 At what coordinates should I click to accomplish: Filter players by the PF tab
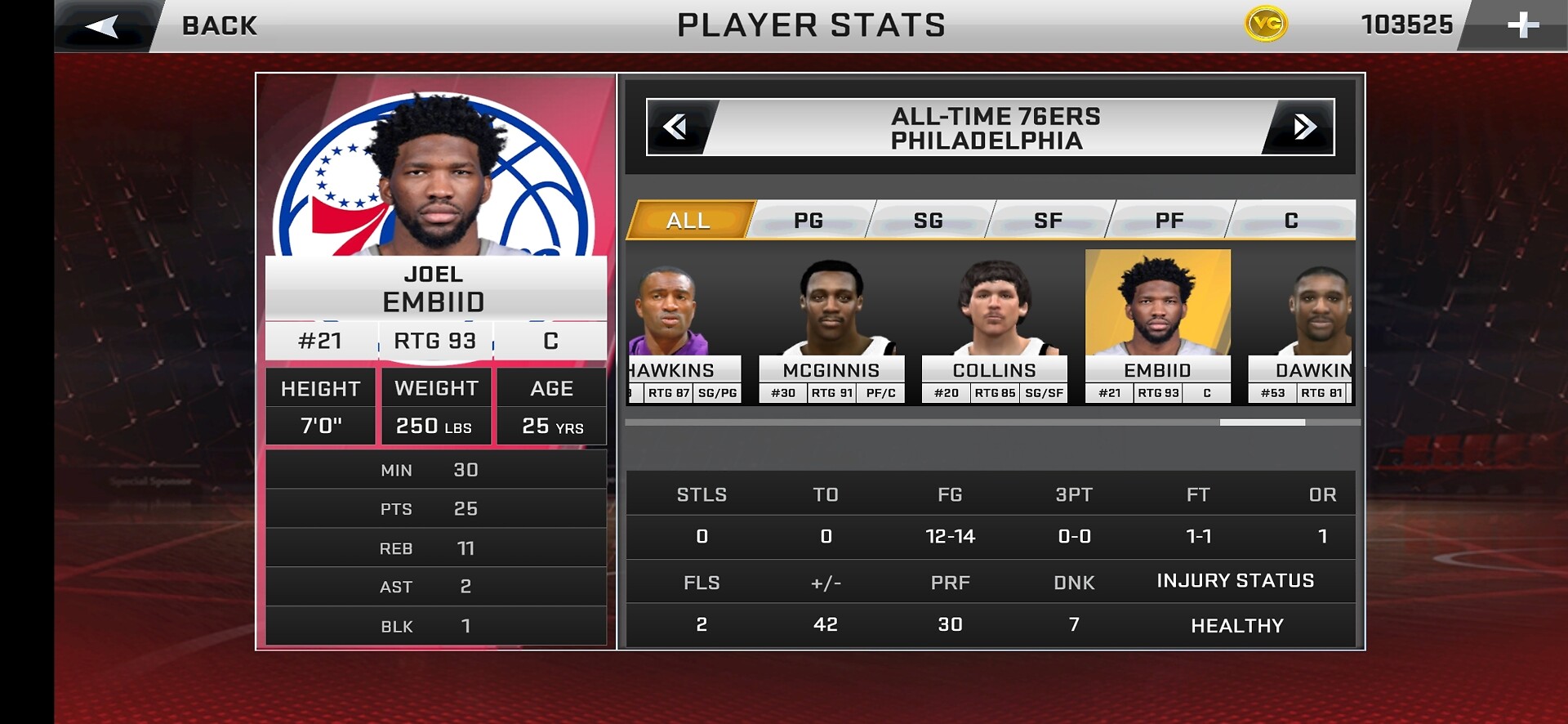[1169, 221]
